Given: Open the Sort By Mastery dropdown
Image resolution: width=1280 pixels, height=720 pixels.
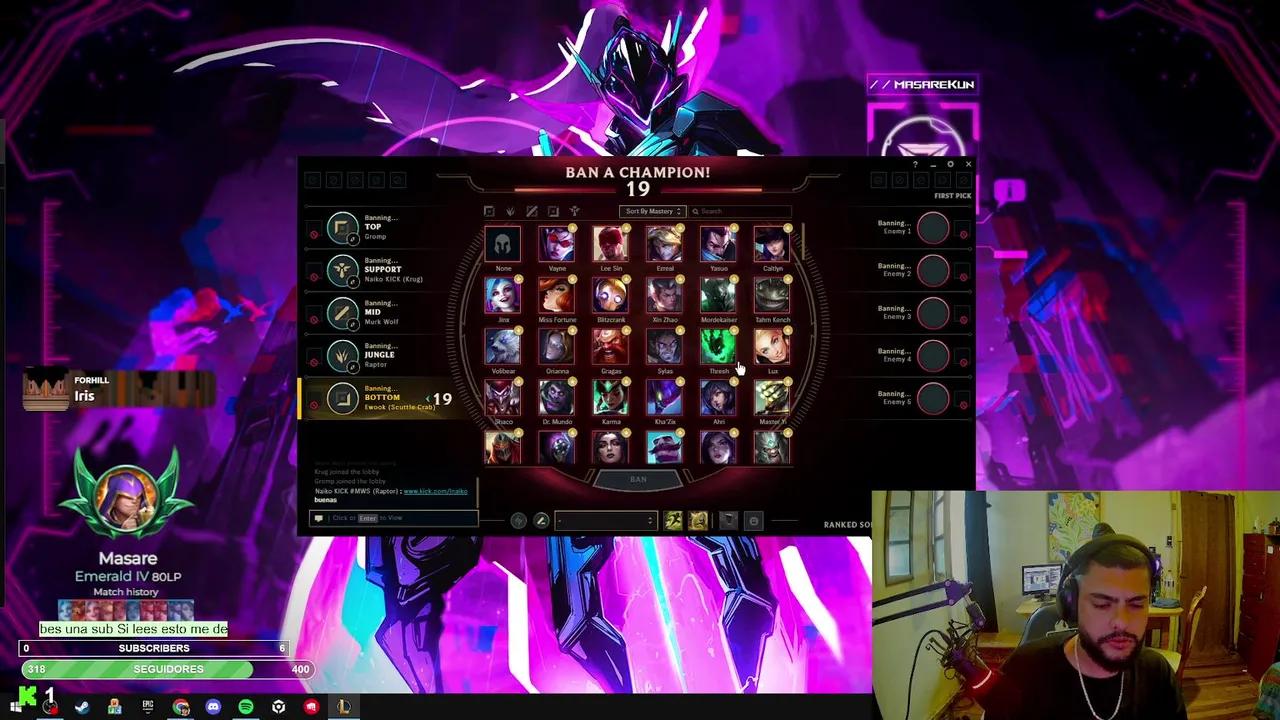Looking at the screenshot, I should pyautogui.click(x=651, y=211).
